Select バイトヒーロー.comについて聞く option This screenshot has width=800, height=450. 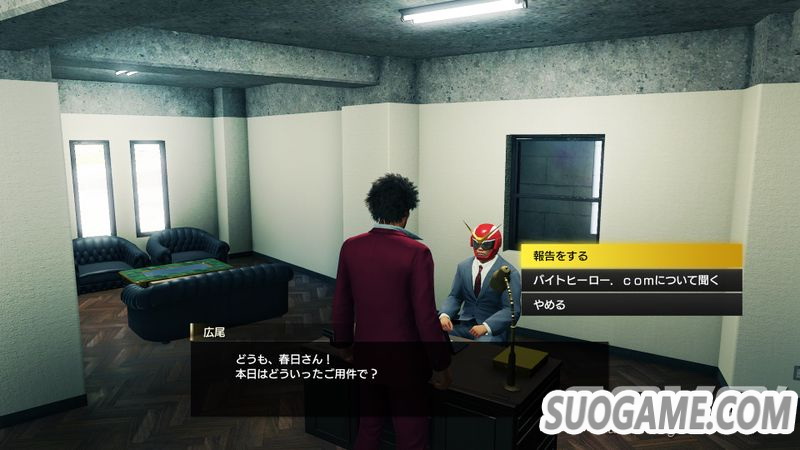[630, 280]
